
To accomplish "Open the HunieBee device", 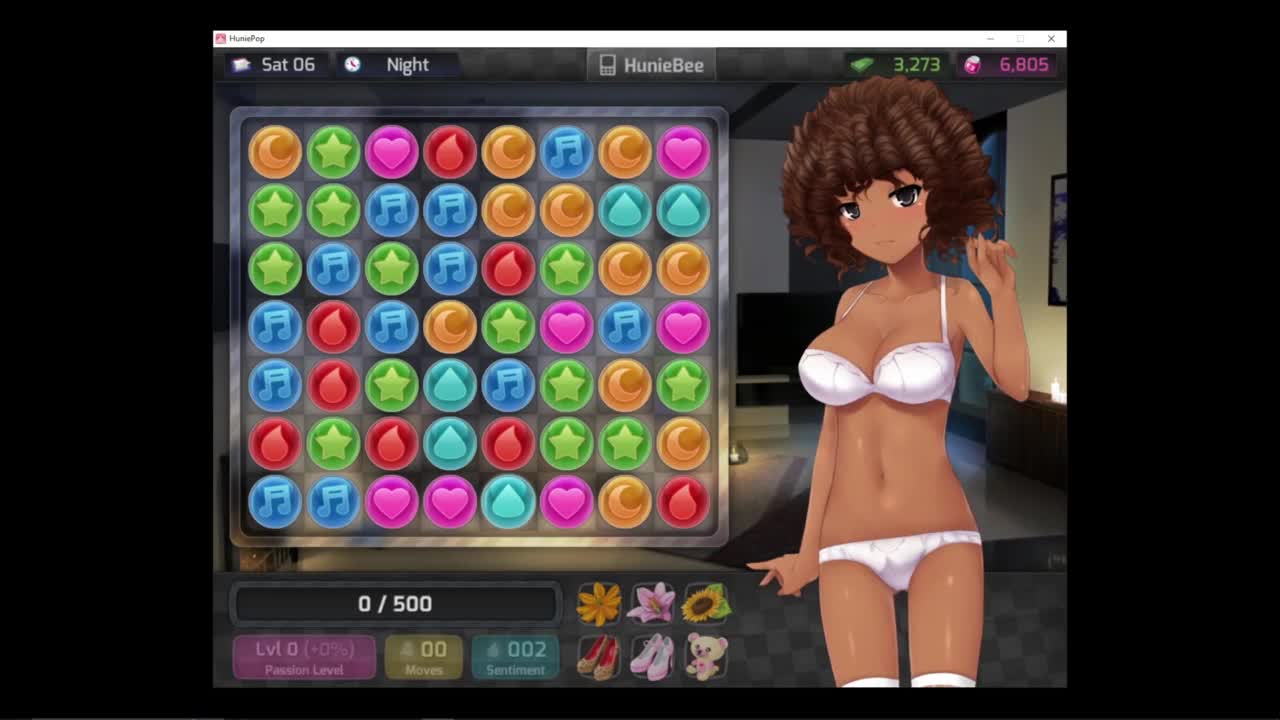I will coord(651,65).
